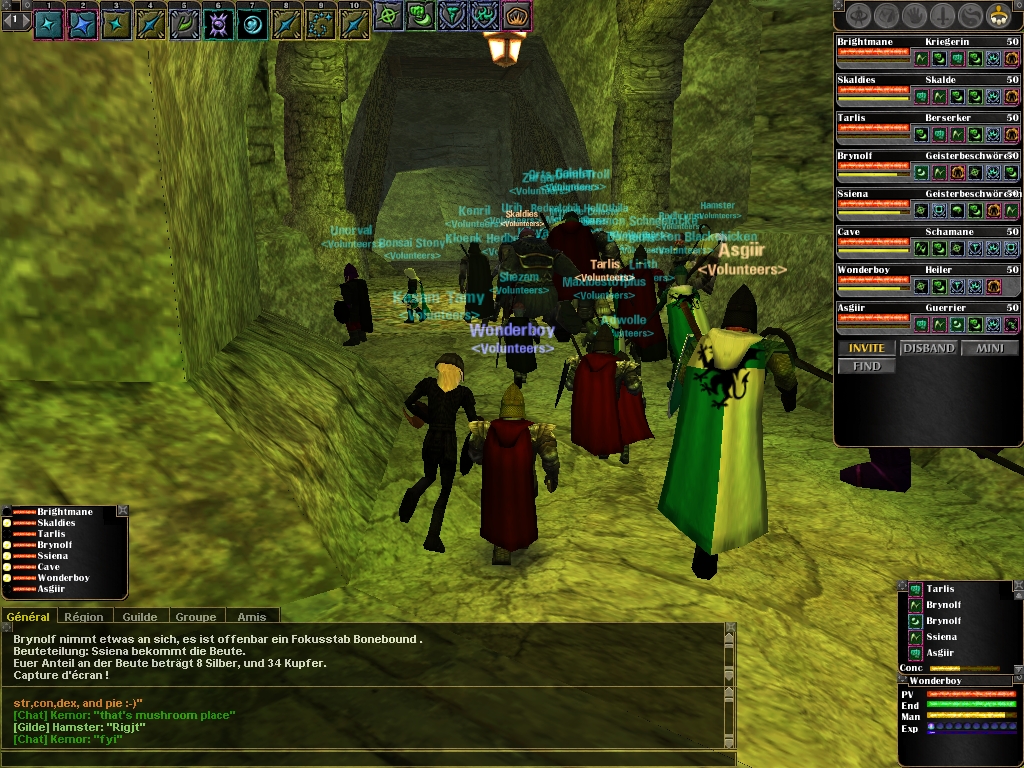This screenshot has width=1024, height=768.
Task: Select the Groupe chat tab
Action: [x=195, y=617]
